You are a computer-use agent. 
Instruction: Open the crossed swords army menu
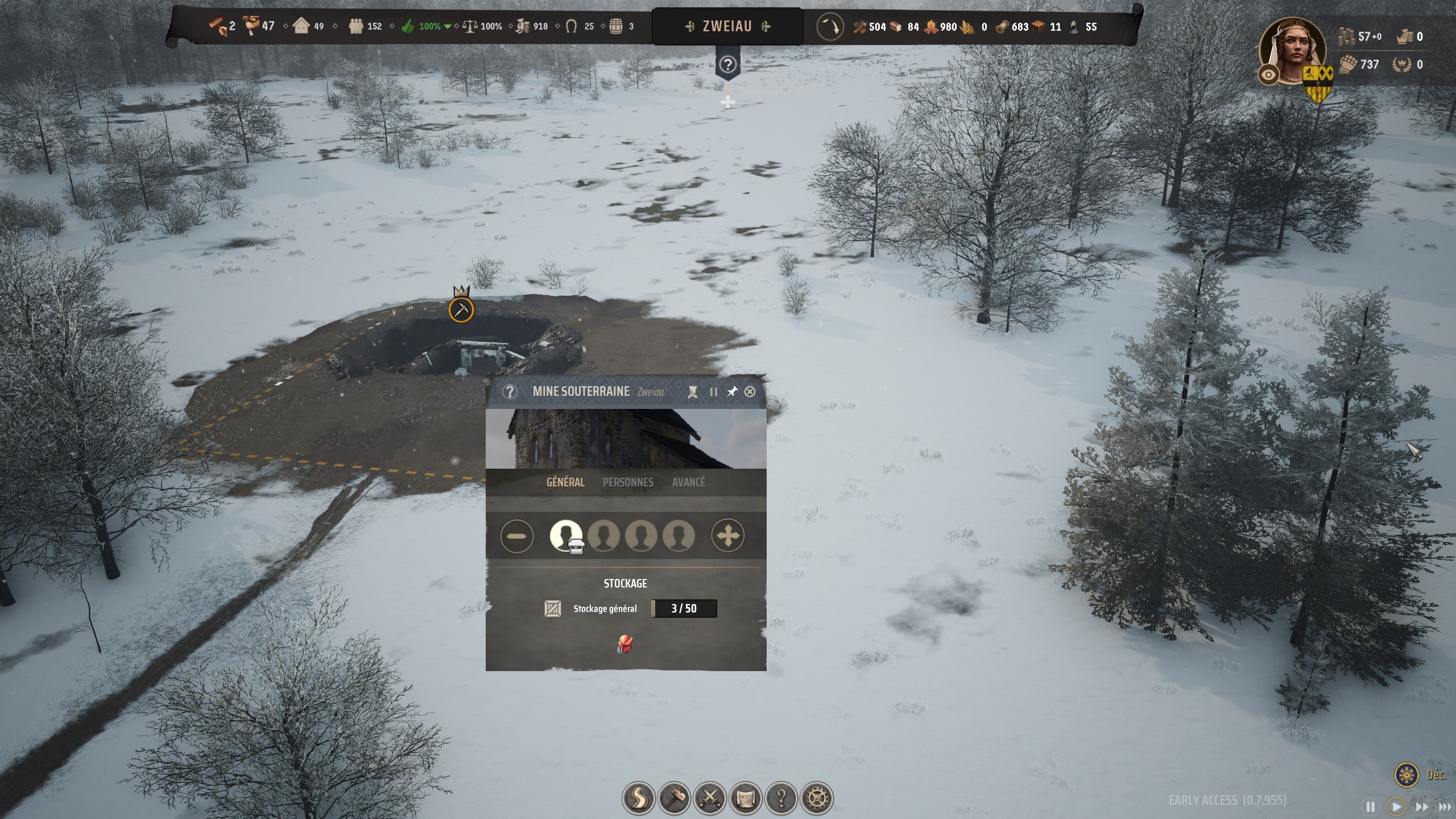point(710,798)
